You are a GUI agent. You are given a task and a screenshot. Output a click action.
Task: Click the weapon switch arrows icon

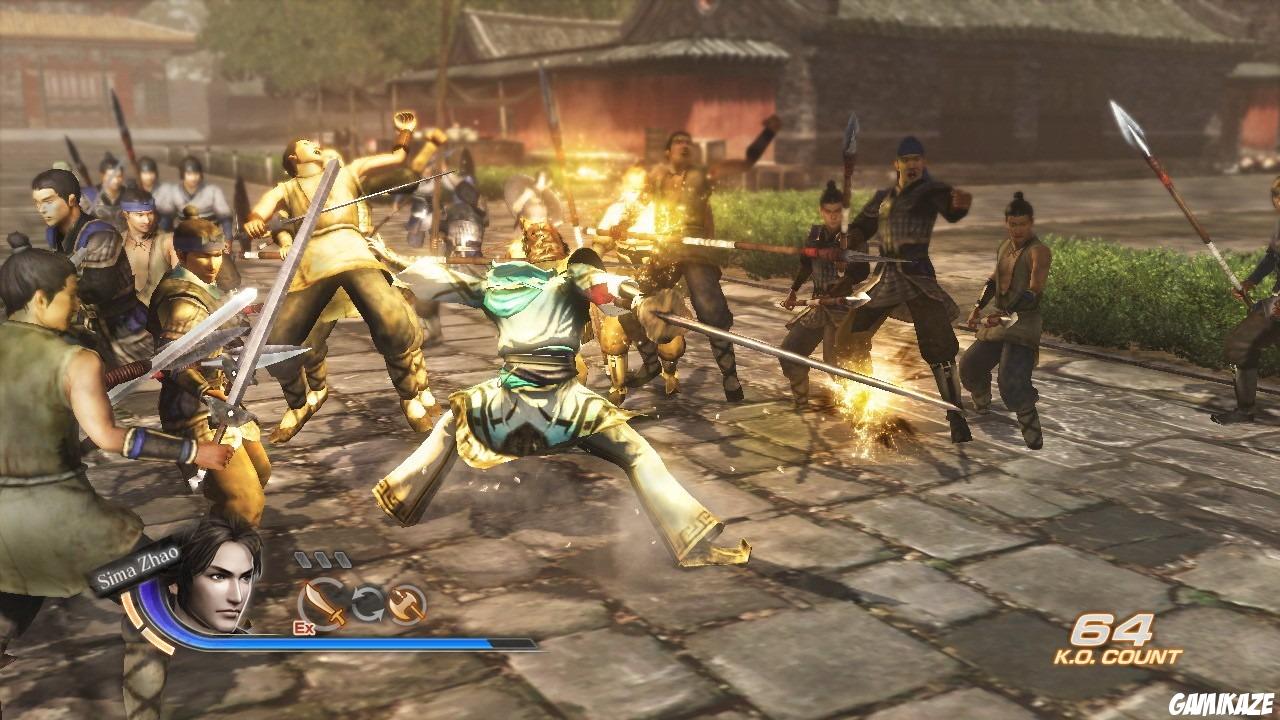tap(367, 603)
